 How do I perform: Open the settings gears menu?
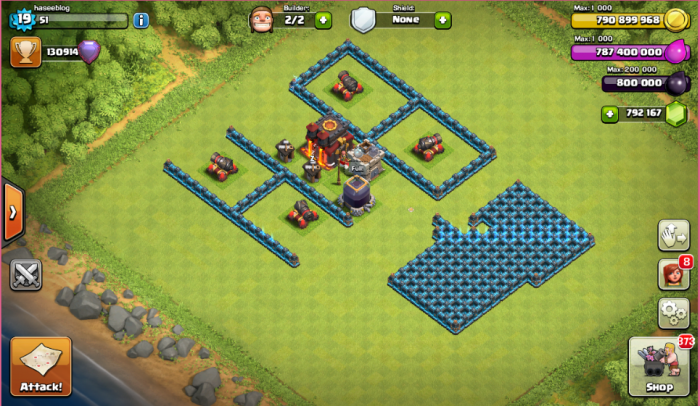673,313
